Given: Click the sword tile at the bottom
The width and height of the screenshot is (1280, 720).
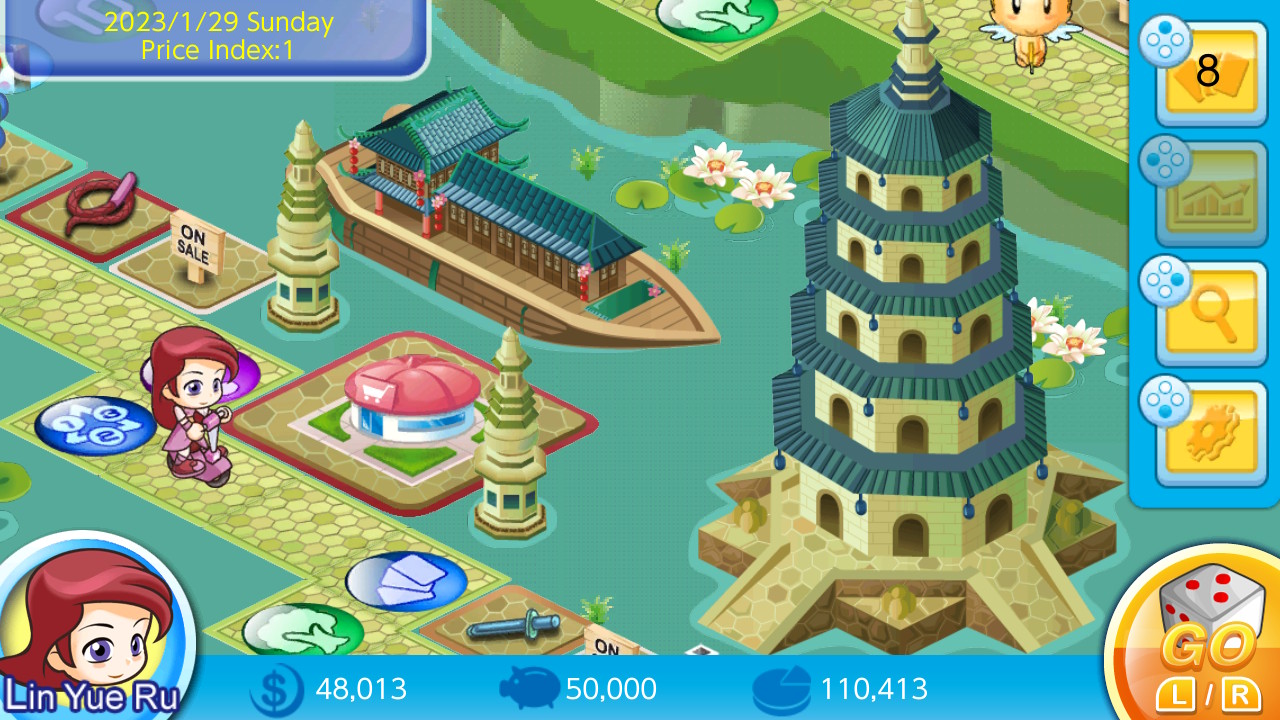Looking at the screenshot, I should coord(510,630).
